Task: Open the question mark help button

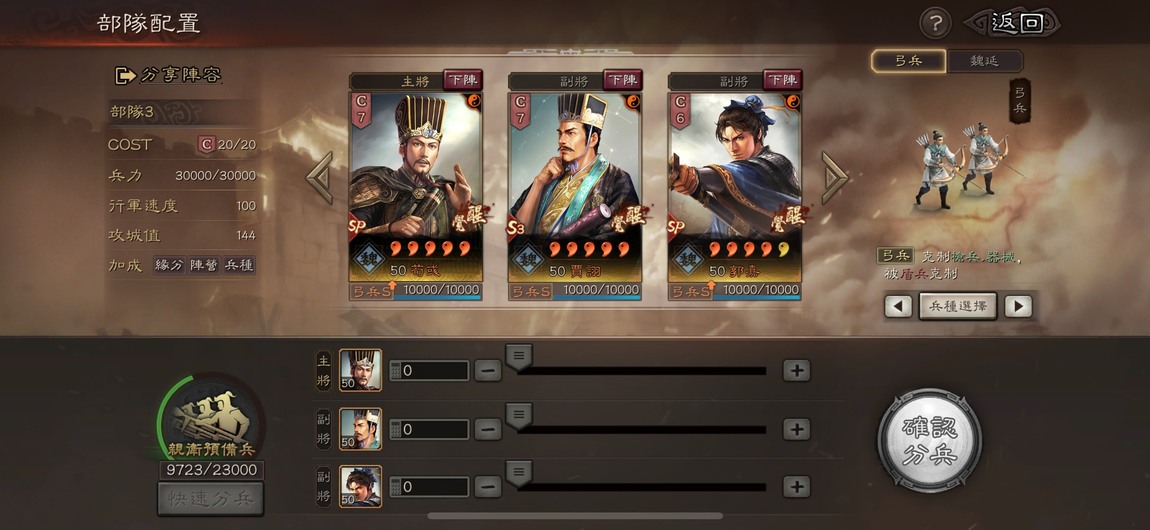Action: coord(934,23)
